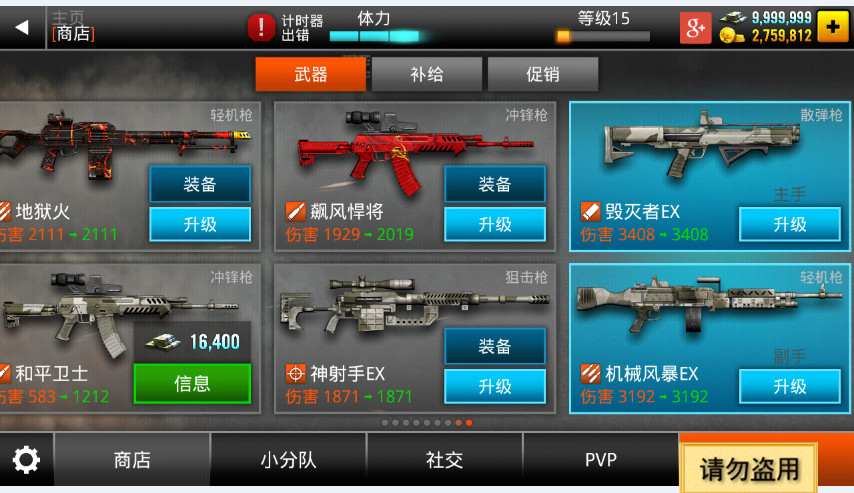Screen dimensions: 854x493
Task: Tap the yellow plus to add currency
Action: coord(832,27)
